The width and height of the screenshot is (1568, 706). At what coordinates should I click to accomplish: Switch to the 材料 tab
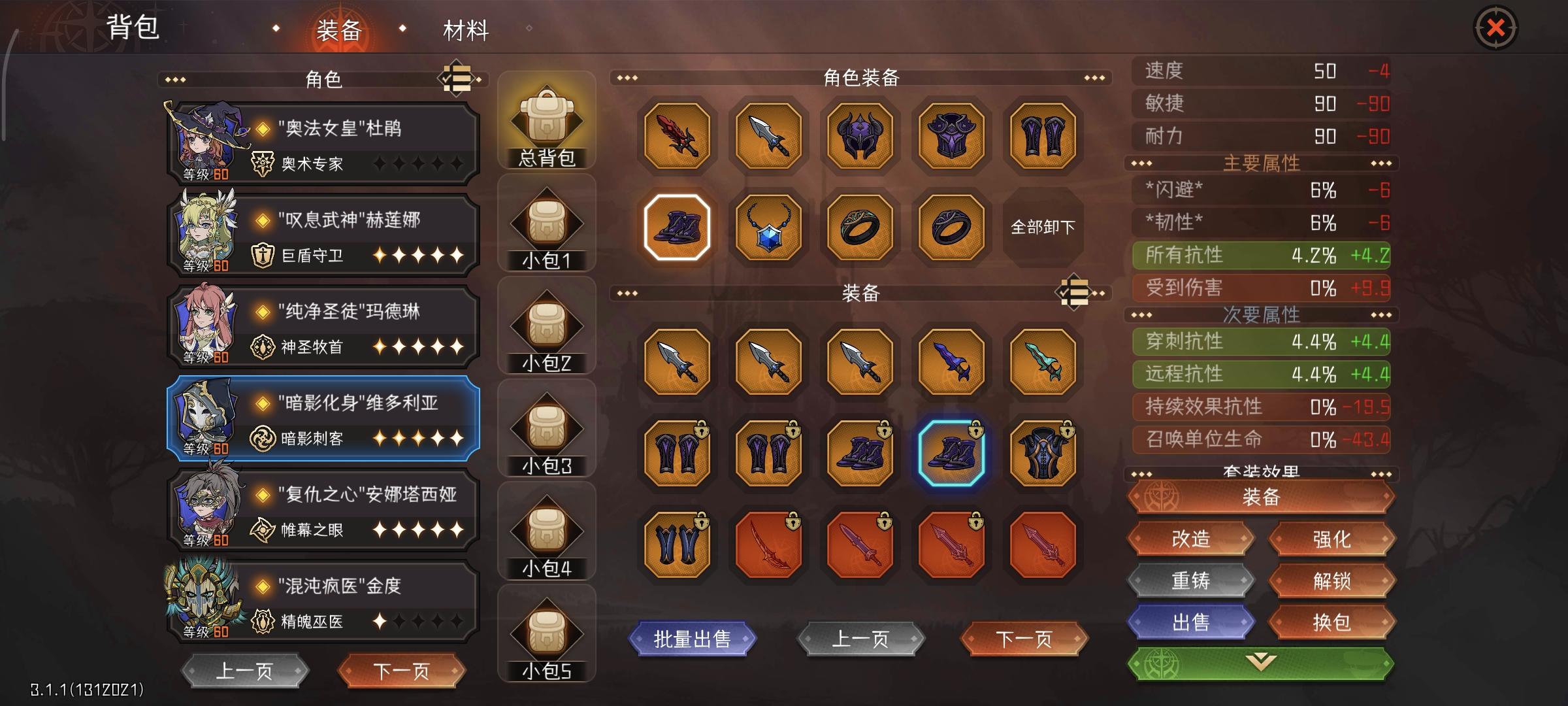pos(468,28)
